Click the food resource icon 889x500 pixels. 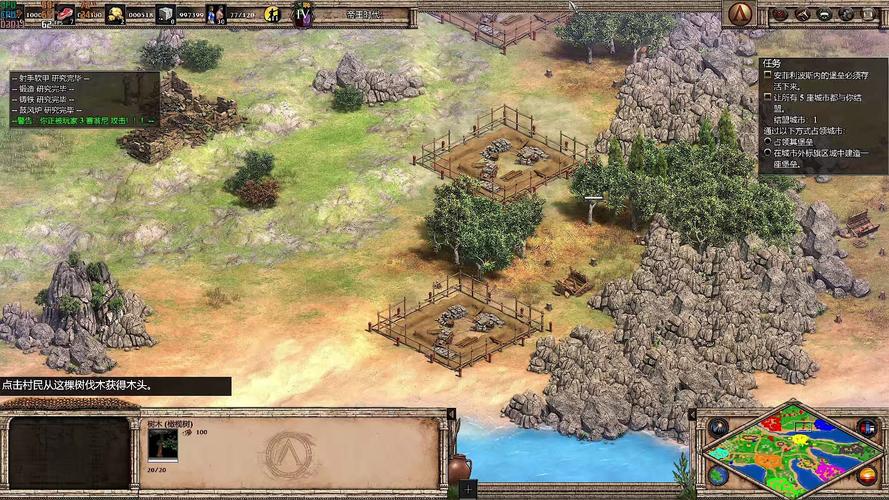click(x=66, y=14)
